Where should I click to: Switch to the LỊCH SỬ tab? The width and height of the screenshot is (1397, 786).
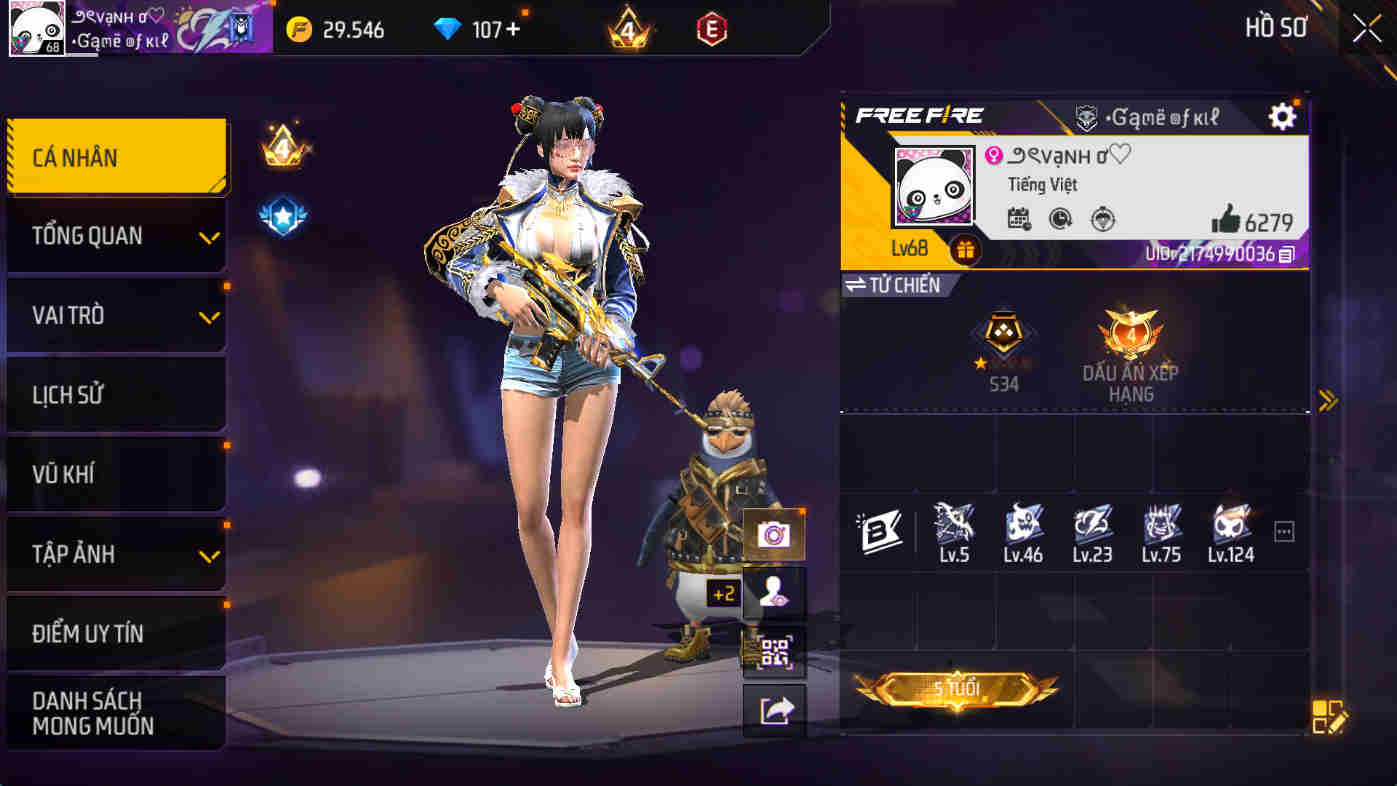[x=115, y=394]
